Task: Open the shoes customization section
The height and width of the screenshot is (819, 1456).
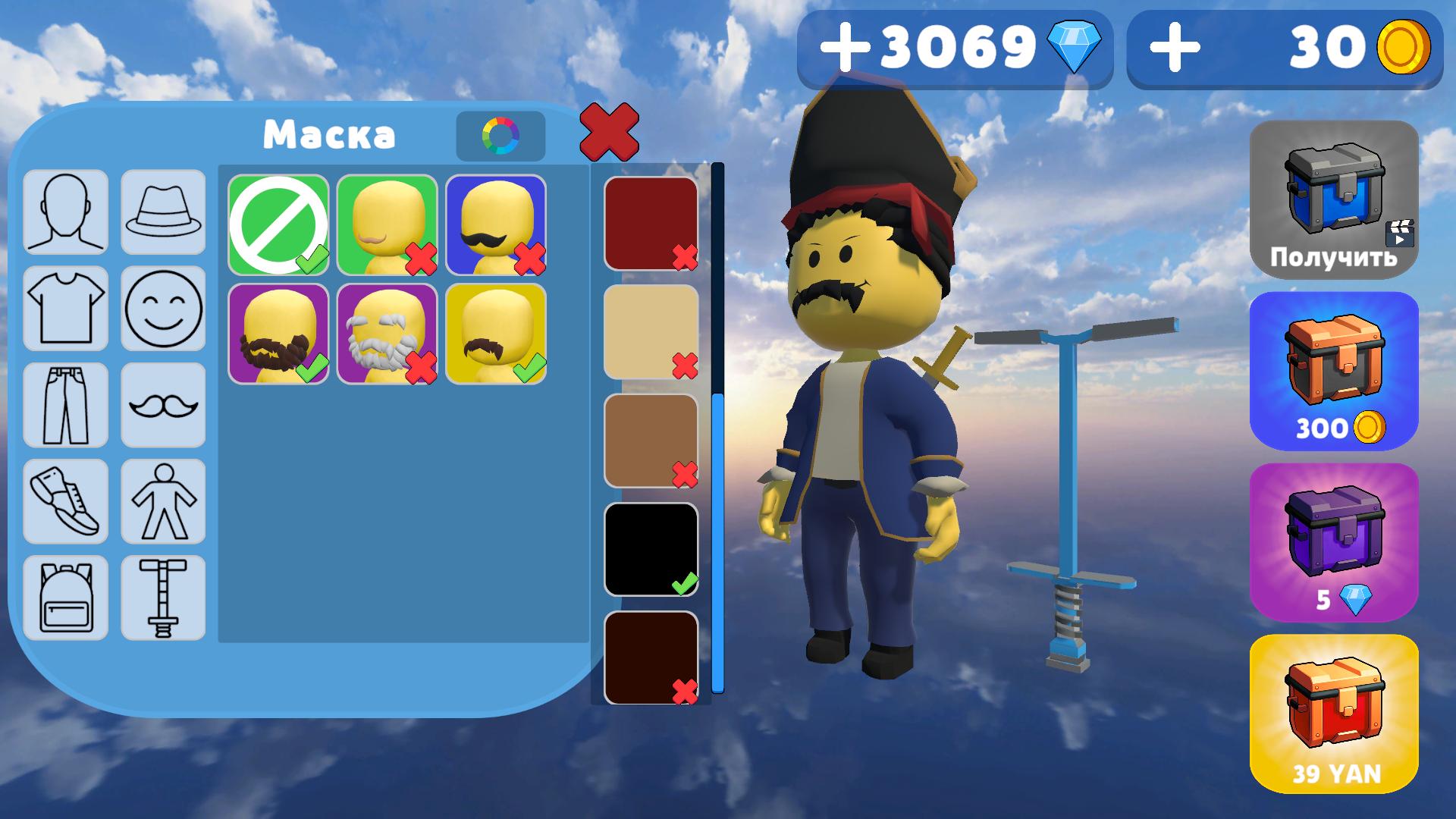Action: coord(65,500)
